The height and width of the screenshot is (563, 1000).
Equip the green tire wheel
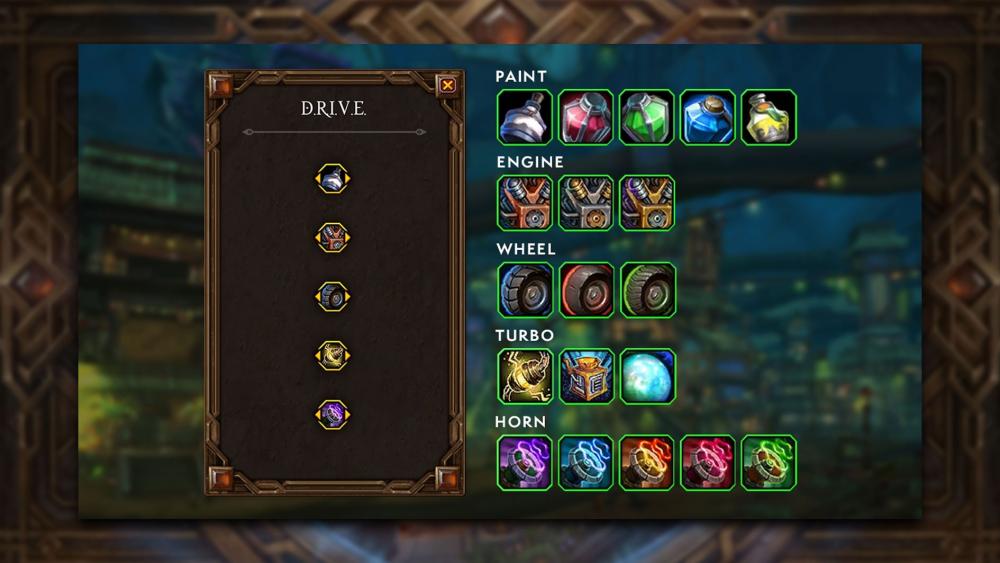coord(647,290)
